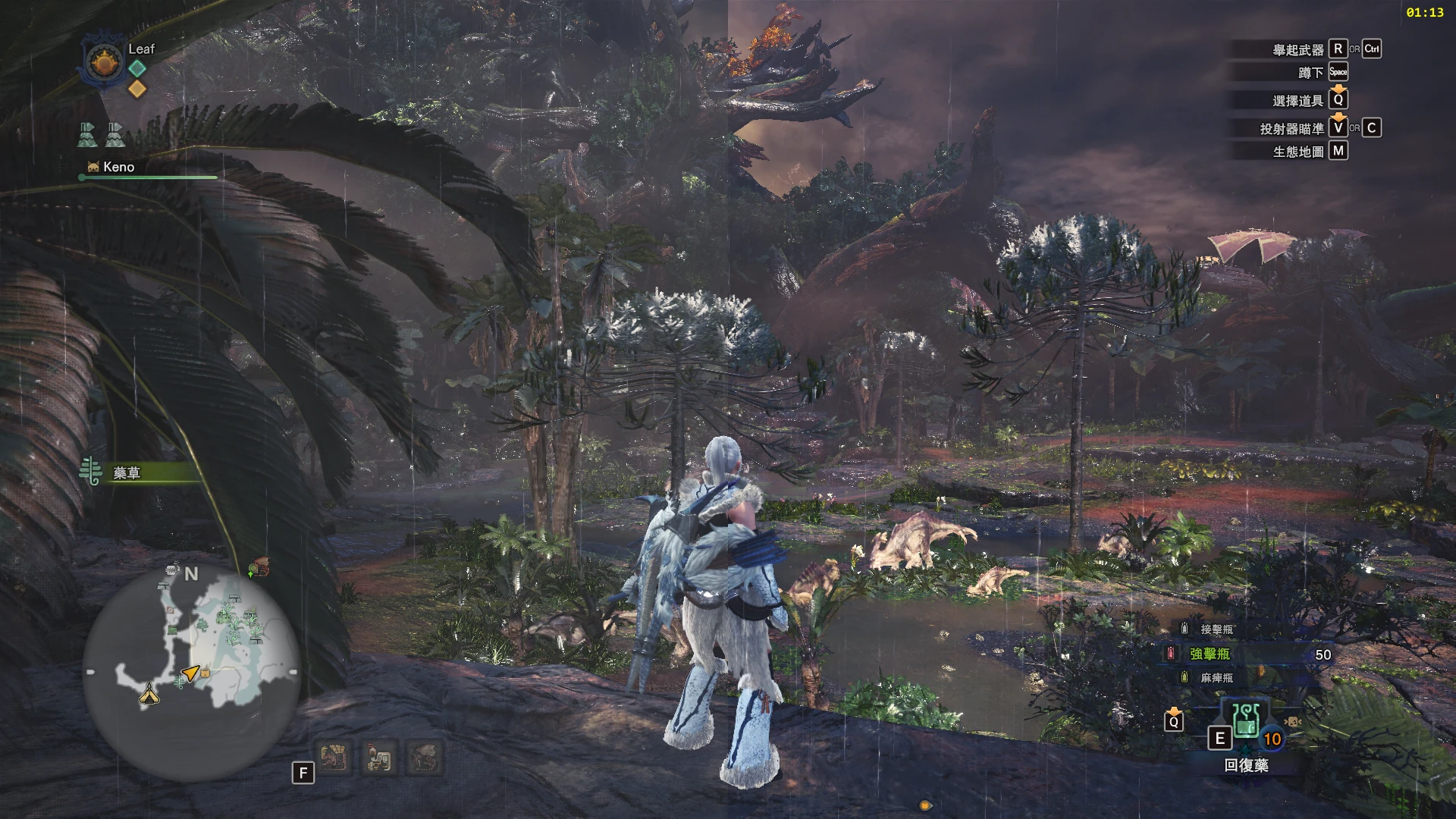Select the camp tent marker on minimap
Screen dimensions: 1456x819
(x=149, y=693)
